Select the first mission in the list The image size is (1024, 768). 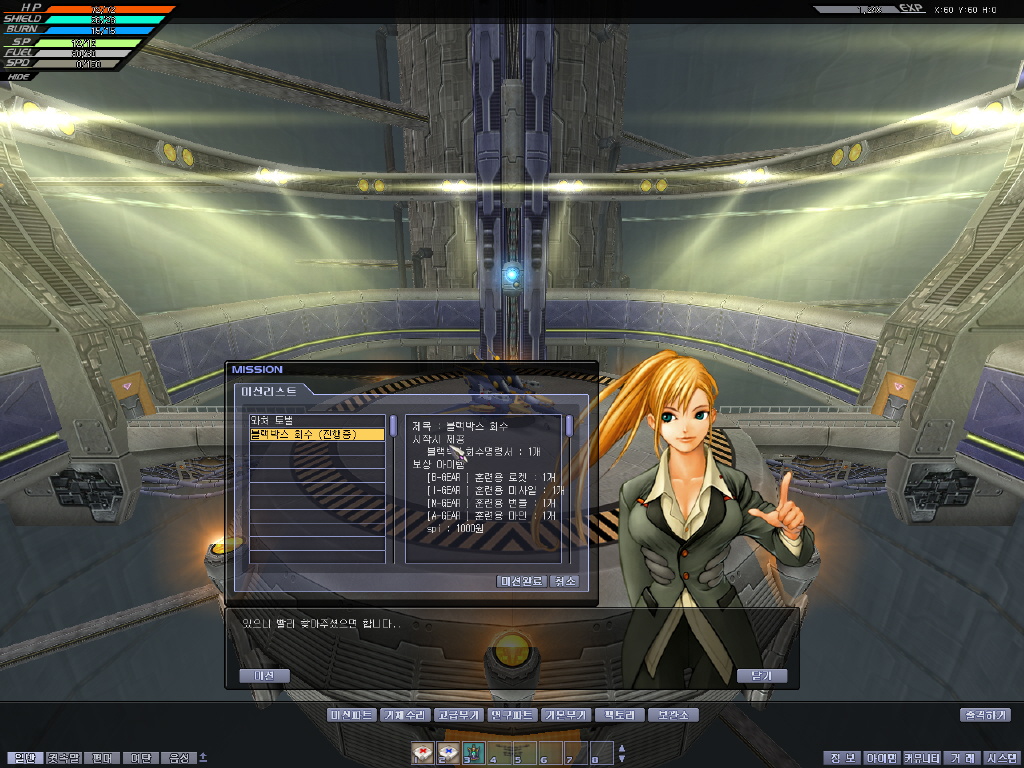tap(316, 421)
